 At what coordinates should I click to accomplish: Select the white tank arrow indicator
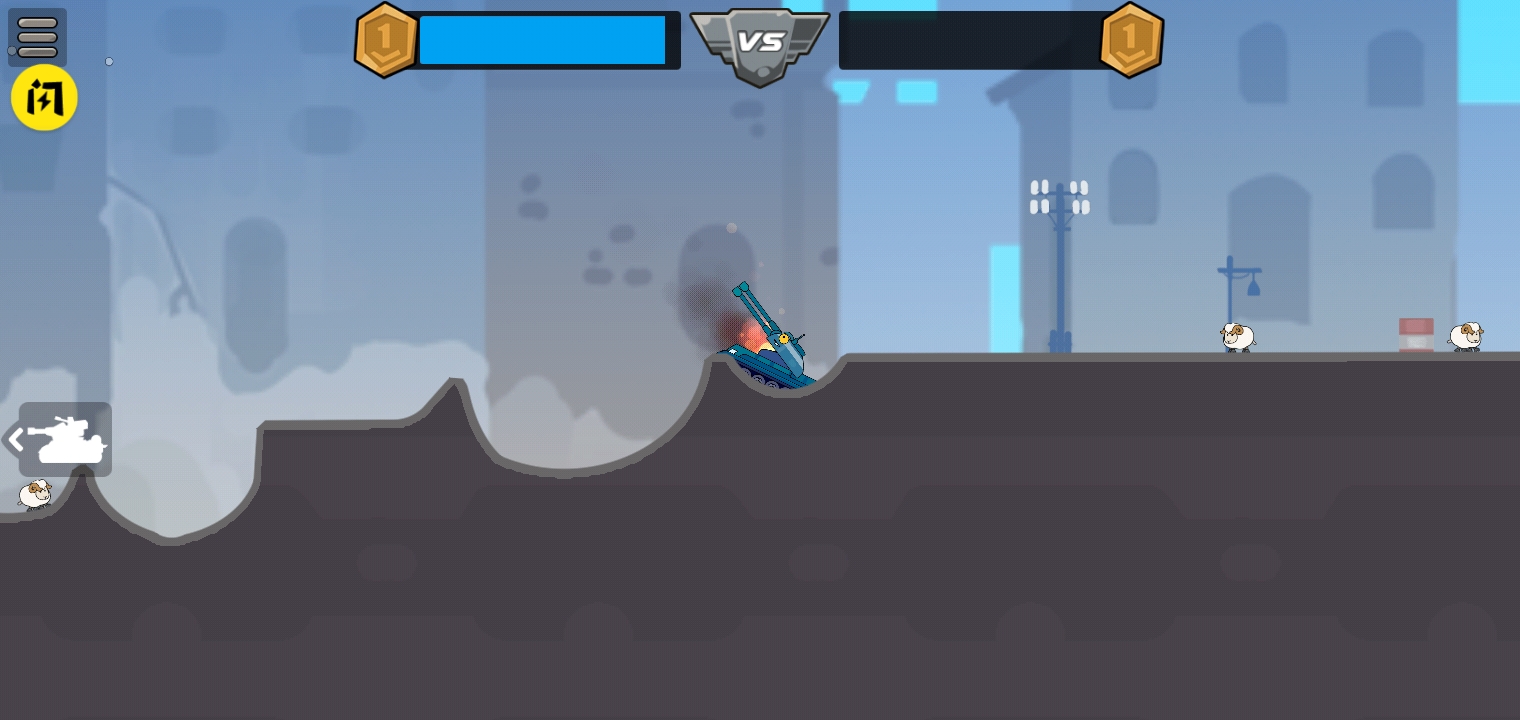coord(62,439)
